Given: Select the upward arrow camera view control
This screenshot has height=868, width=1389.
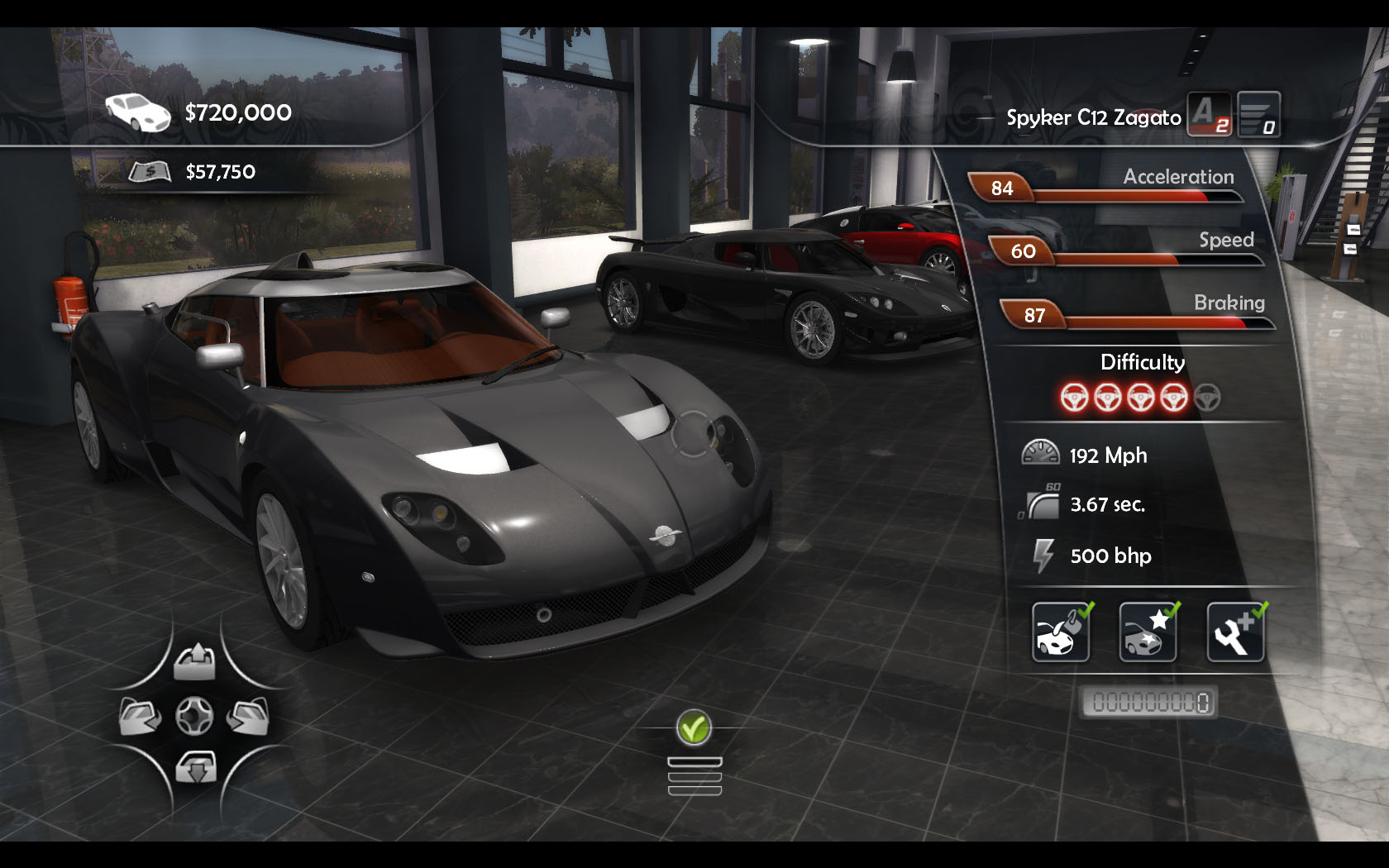Looking at the screenshot, I should [195, 662].
